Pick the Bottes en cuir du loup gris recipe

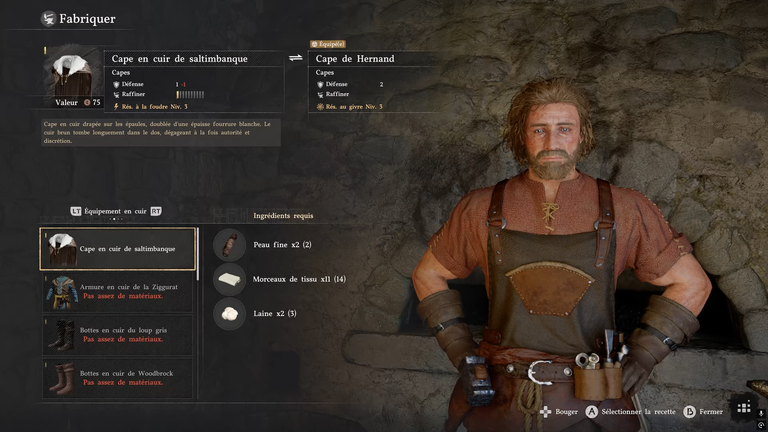pyautogui.click(x=119, y=336)
